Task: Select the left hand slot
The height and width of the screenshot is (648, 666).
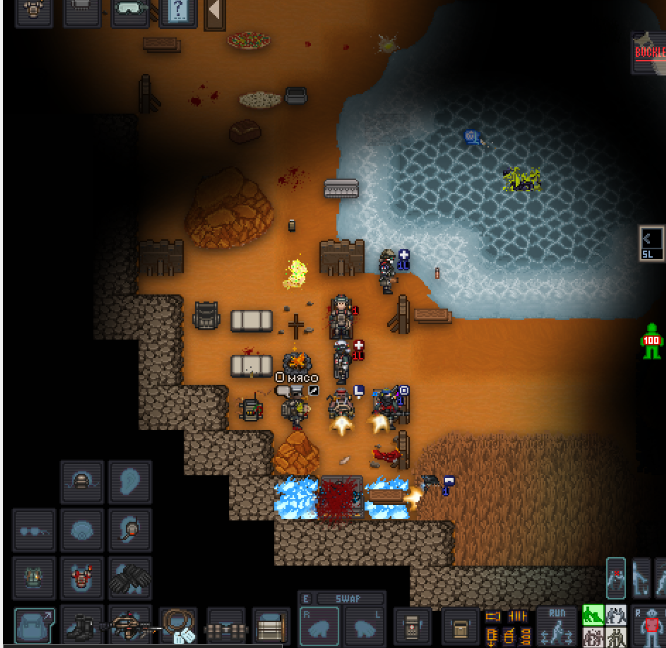Action: 366,628
